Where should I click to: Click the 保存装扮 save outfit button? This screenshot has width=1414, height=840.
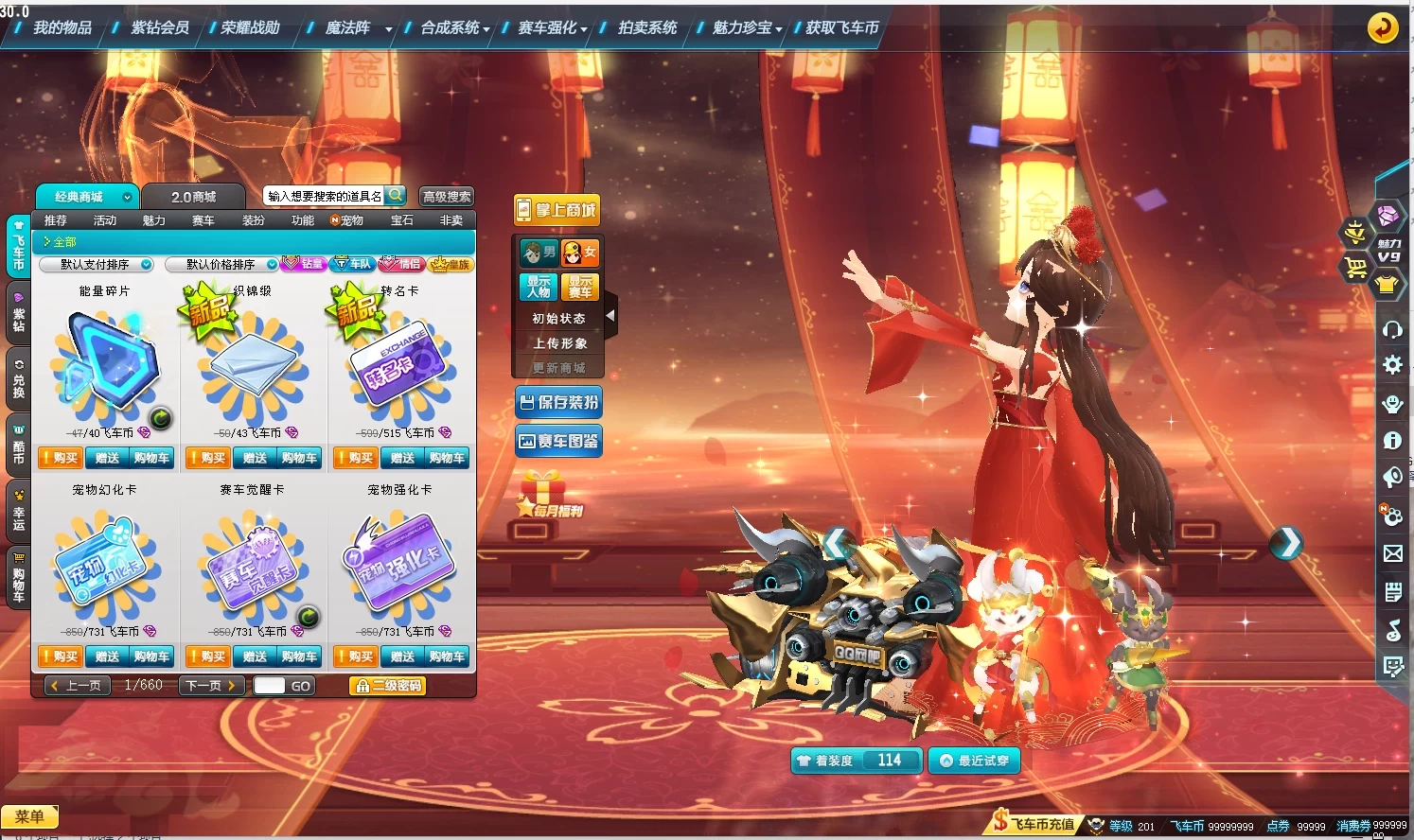coord(558,403)
